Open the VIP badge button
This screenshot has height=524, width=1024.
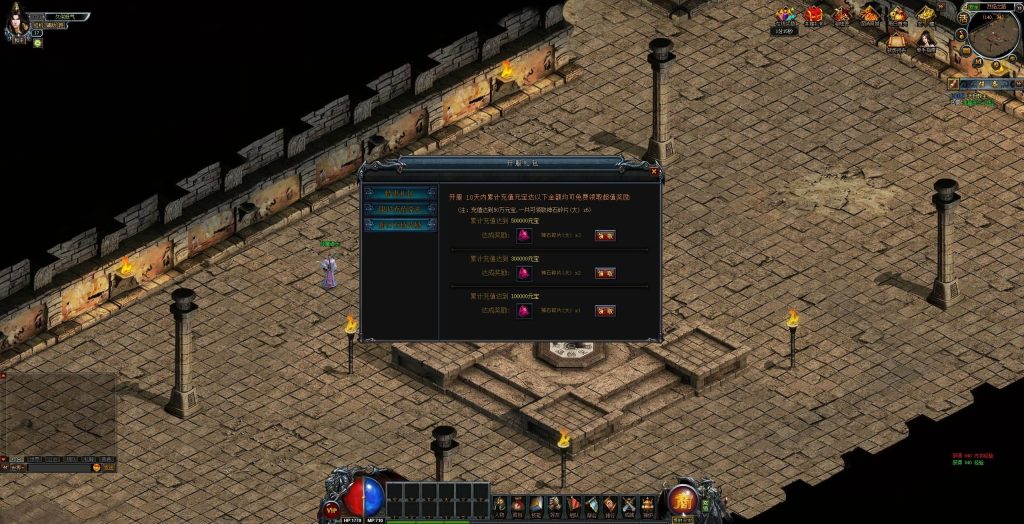click(x=331, y=509)
